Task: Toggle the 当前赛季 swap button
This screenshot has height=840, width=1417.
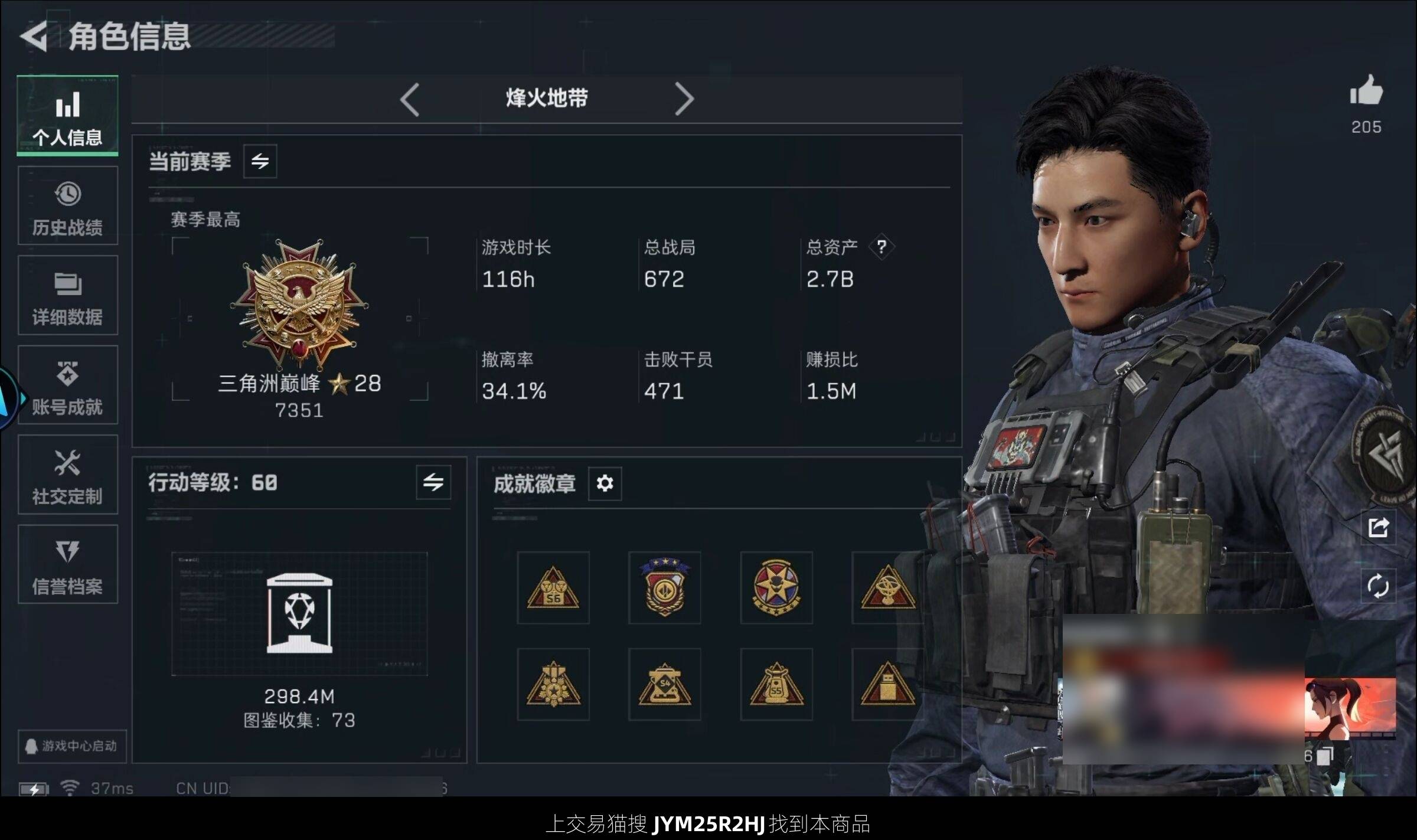Action: [x=260, y=161]
